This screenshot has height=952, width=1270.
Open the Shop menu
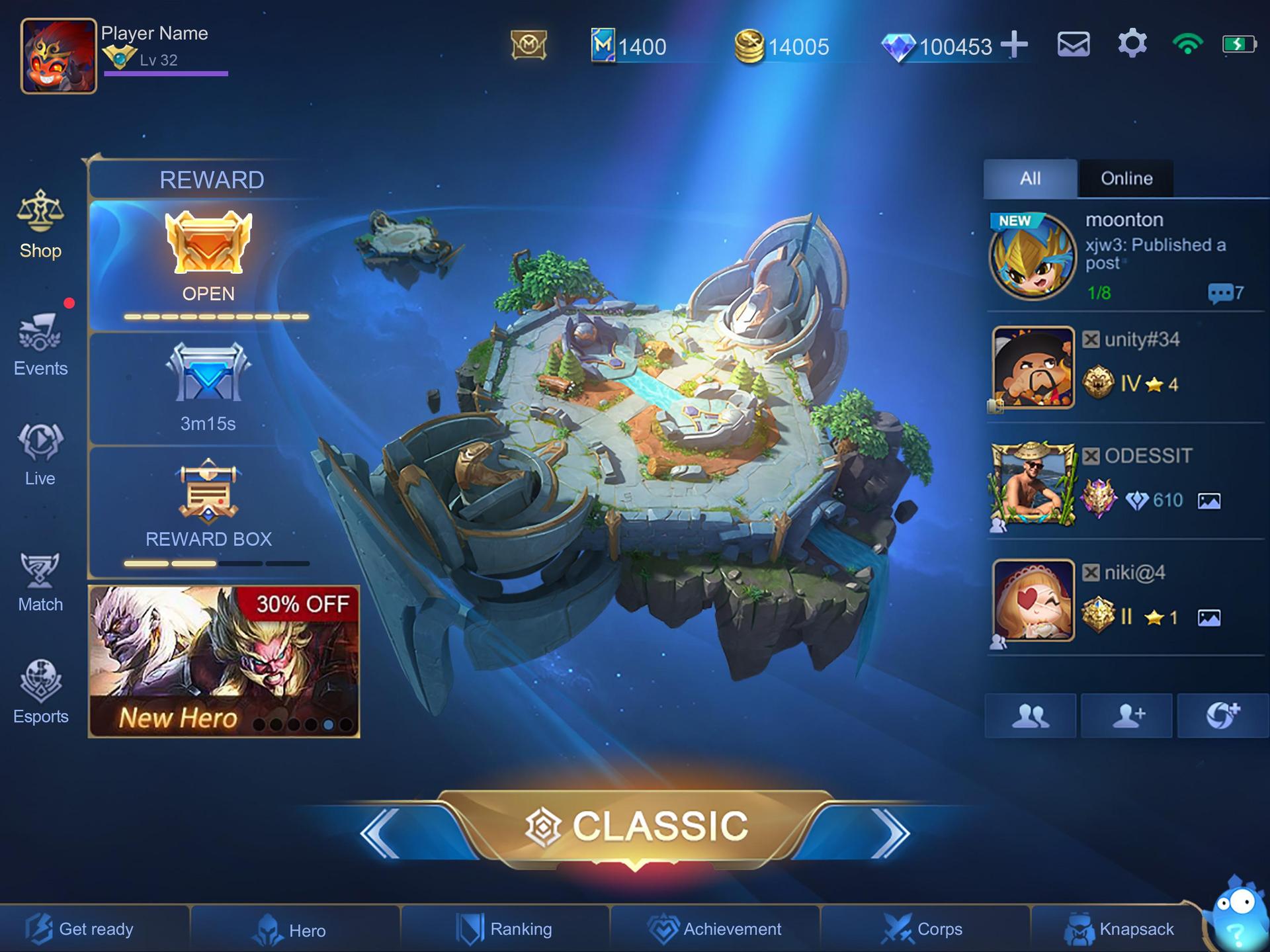pyautogui.click(x=40, y=225)
